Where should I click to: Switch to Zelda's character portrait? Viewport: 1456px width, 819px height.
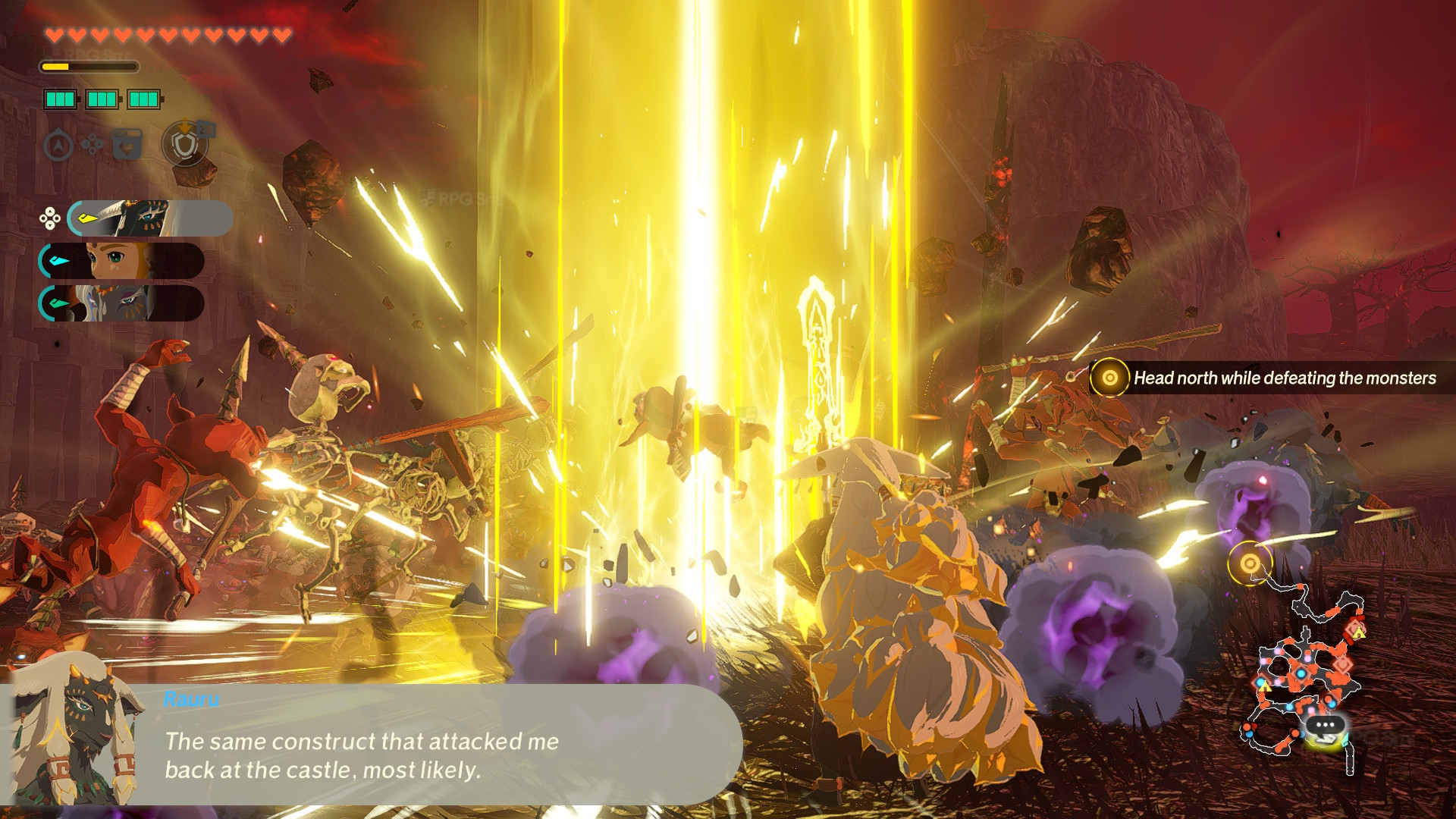(121, 261)
